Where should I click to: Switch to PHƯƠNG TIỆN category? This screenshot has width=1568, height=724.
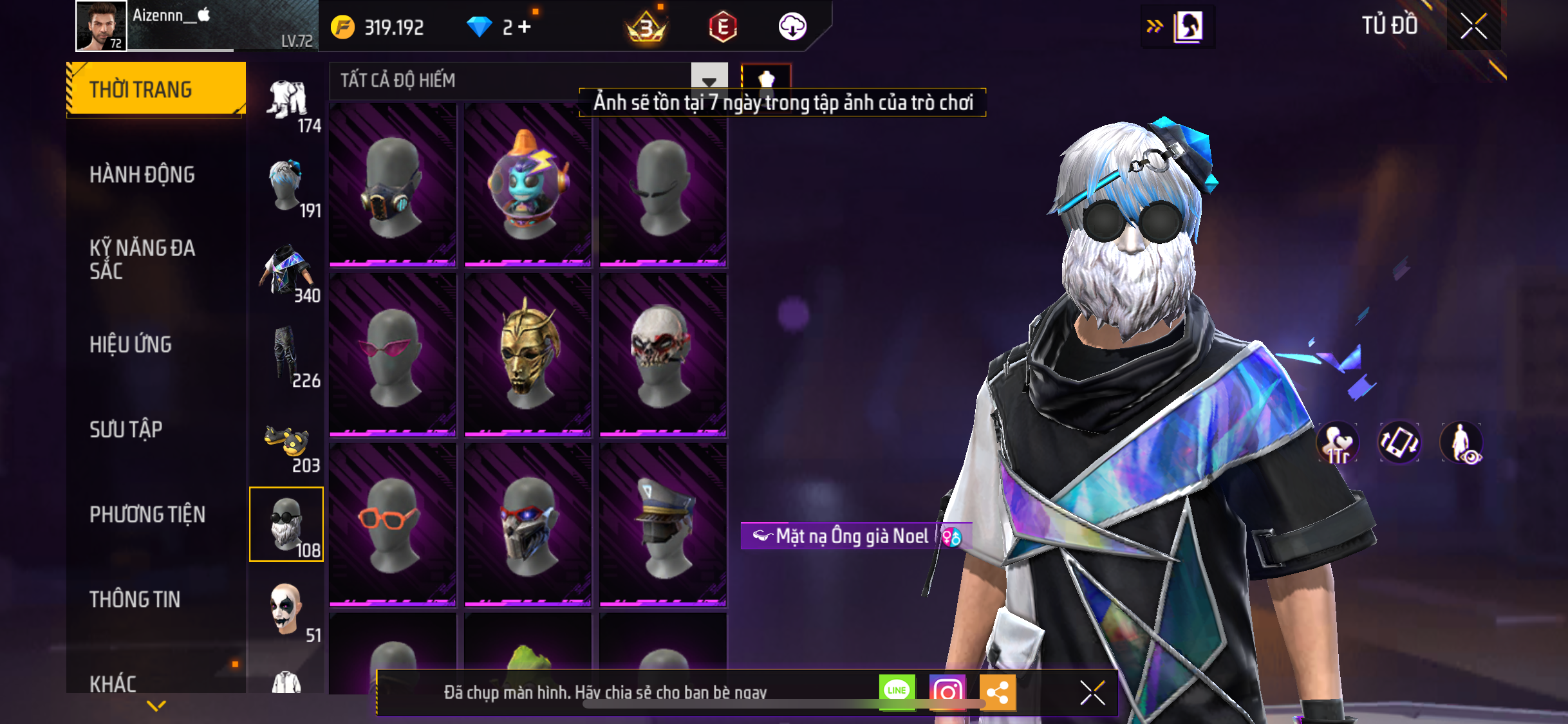pyautogui.click(x=147, y=514)
